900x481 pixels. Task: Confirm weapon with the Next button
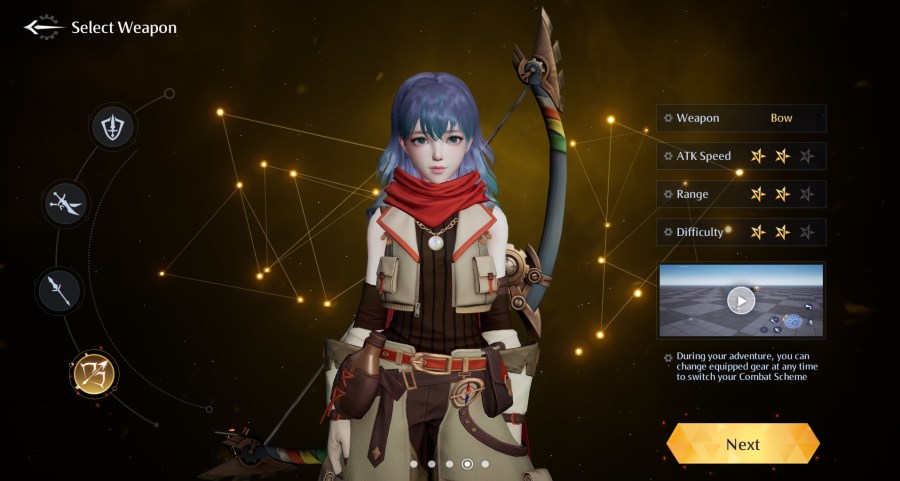click(x=743, y=444)
